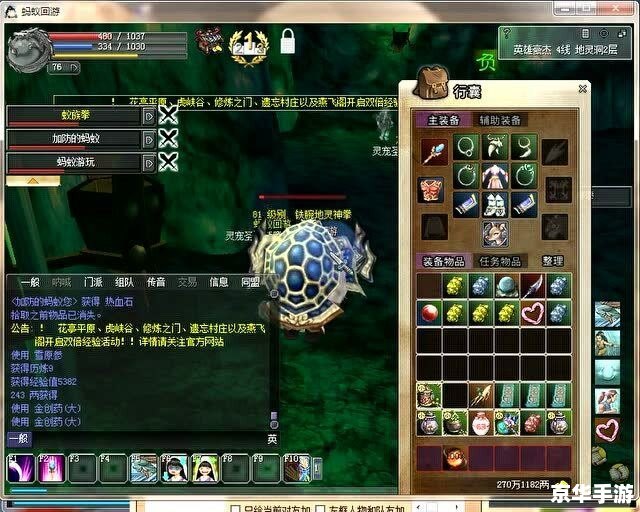The width and height of the screenshot is (640, 512).
Task: Open the 任务物品 quest items tab
Action: (x=500, y=261)
